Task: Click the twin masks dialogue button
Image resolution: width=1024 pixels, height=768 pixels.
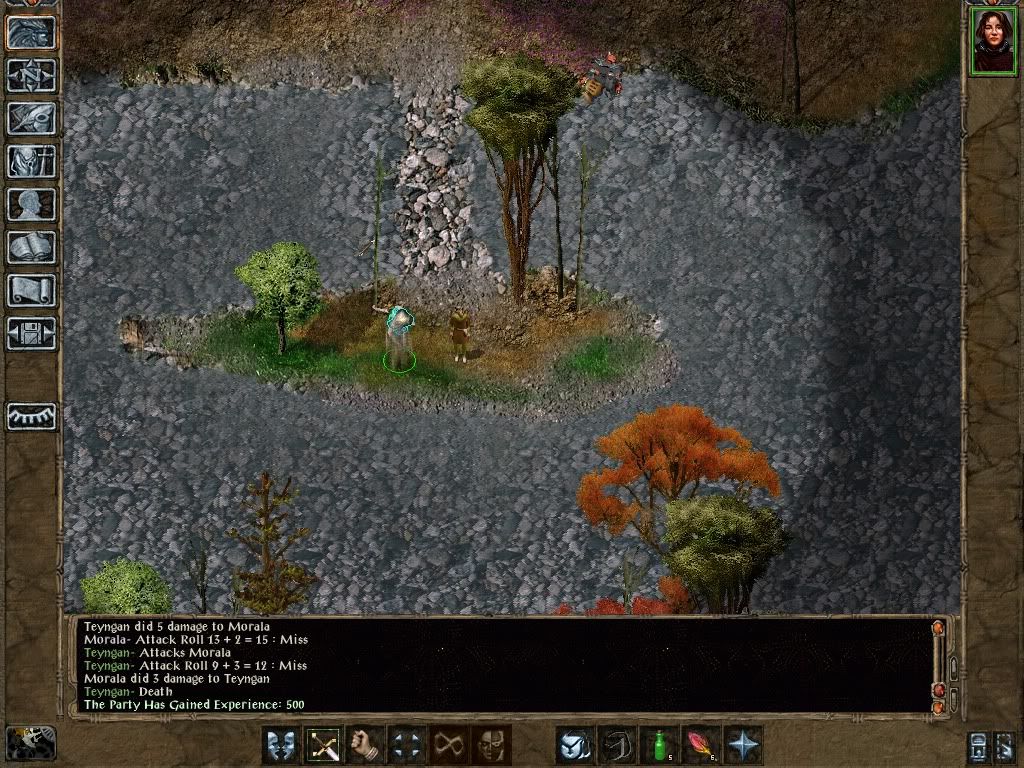Action: pos(281,745)
